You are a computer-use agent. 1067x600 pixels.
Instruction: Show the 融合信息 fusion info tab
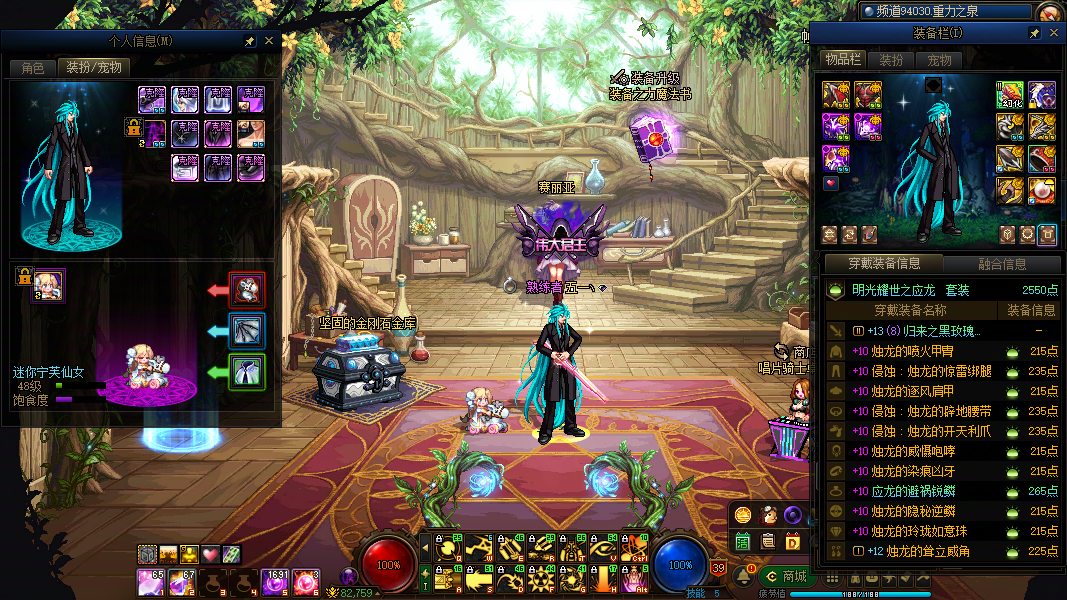point(1001,264)
